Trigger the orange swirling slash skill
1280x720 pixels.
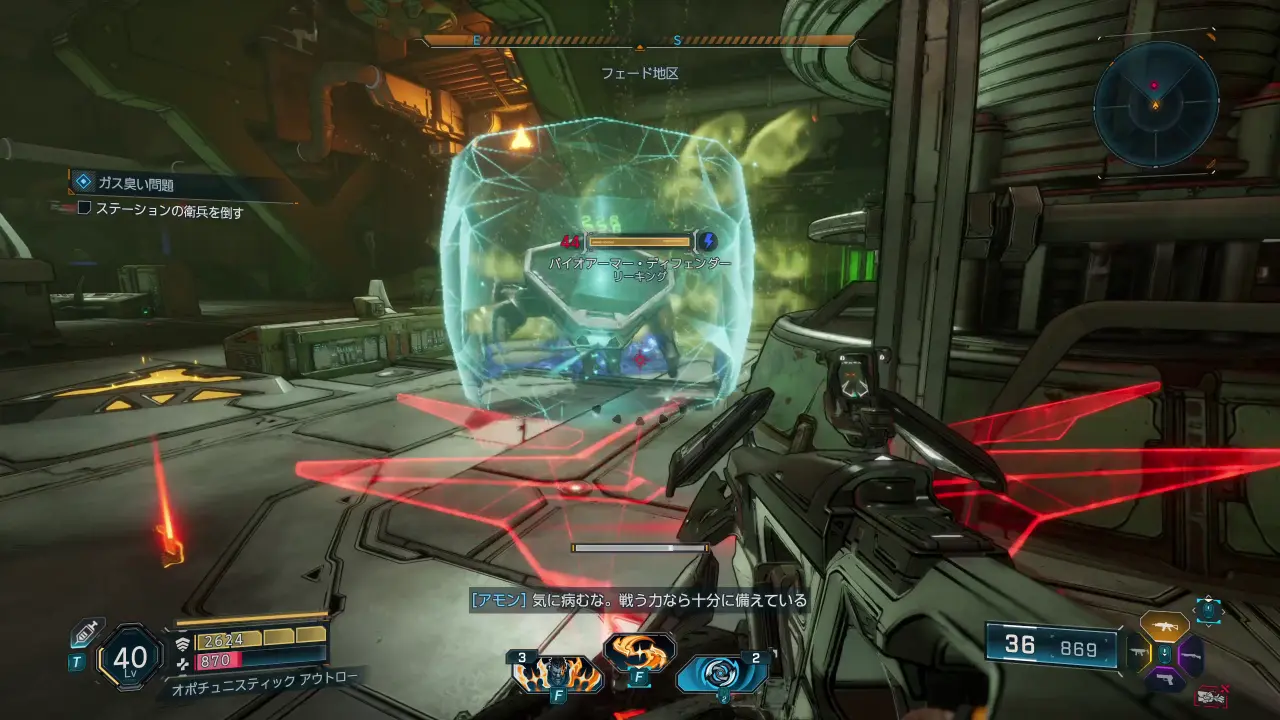[x=640, y=653]
